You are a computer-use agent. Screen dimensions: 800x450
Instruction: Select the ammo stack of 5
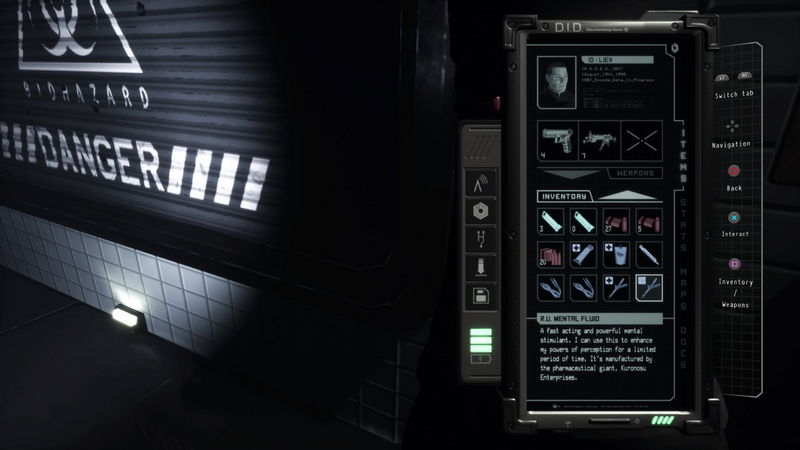[647, 222]
